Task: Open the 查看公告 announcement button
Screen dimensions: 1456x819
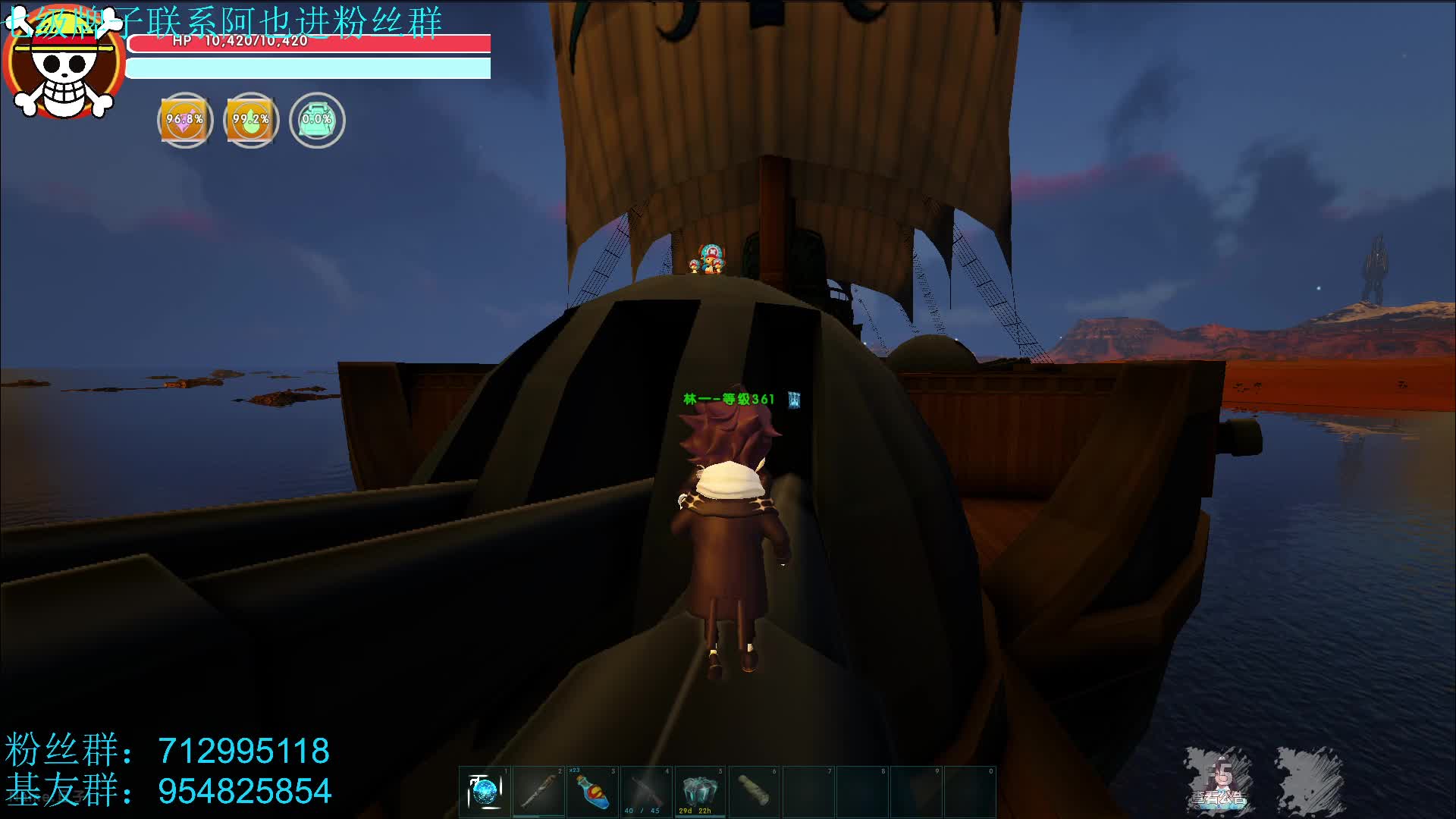Action: [x=1219, y=781]
